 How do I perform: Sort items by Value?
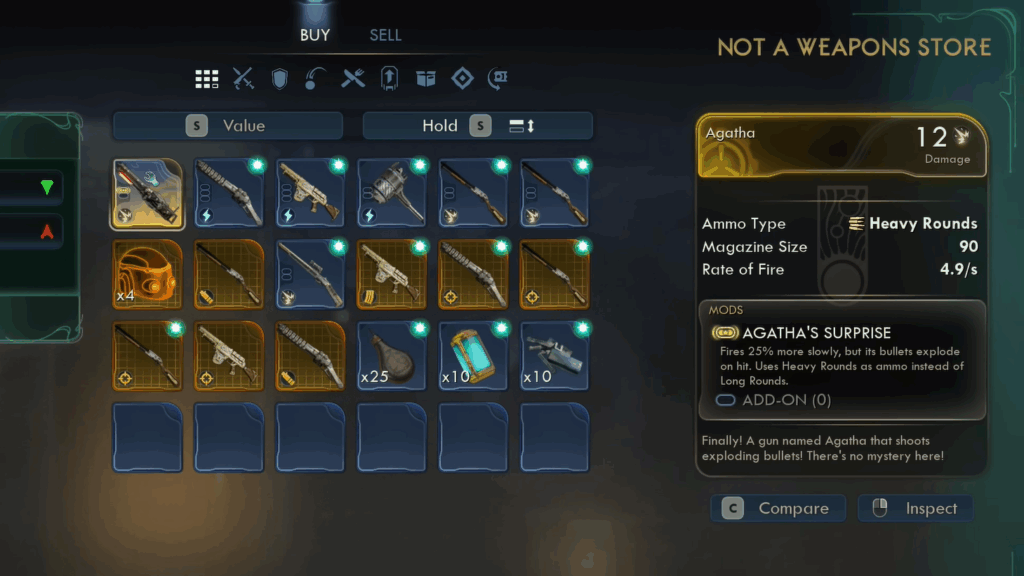coord(228,126)
